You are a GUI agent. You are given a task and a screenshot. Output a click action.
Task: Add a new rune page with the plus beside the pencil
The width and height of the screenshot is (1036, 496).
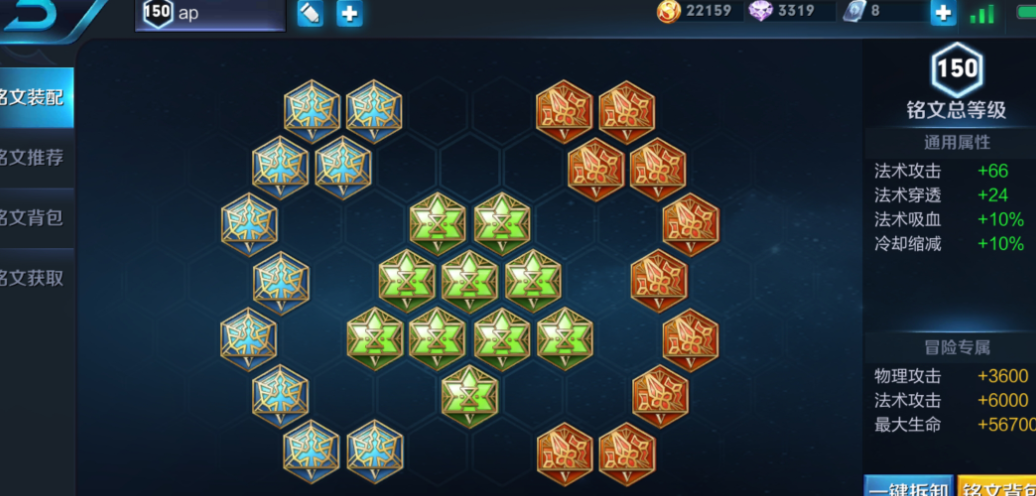pos(349,14)
